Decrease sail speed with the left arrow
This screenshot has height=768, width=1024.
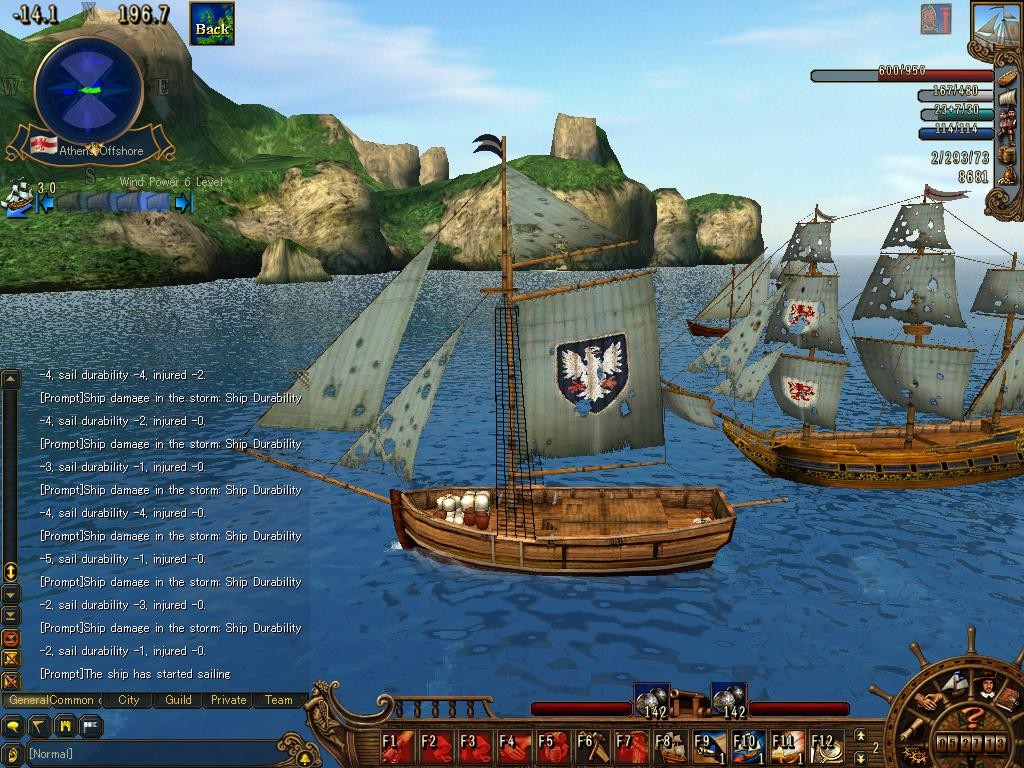click(45, 203)
